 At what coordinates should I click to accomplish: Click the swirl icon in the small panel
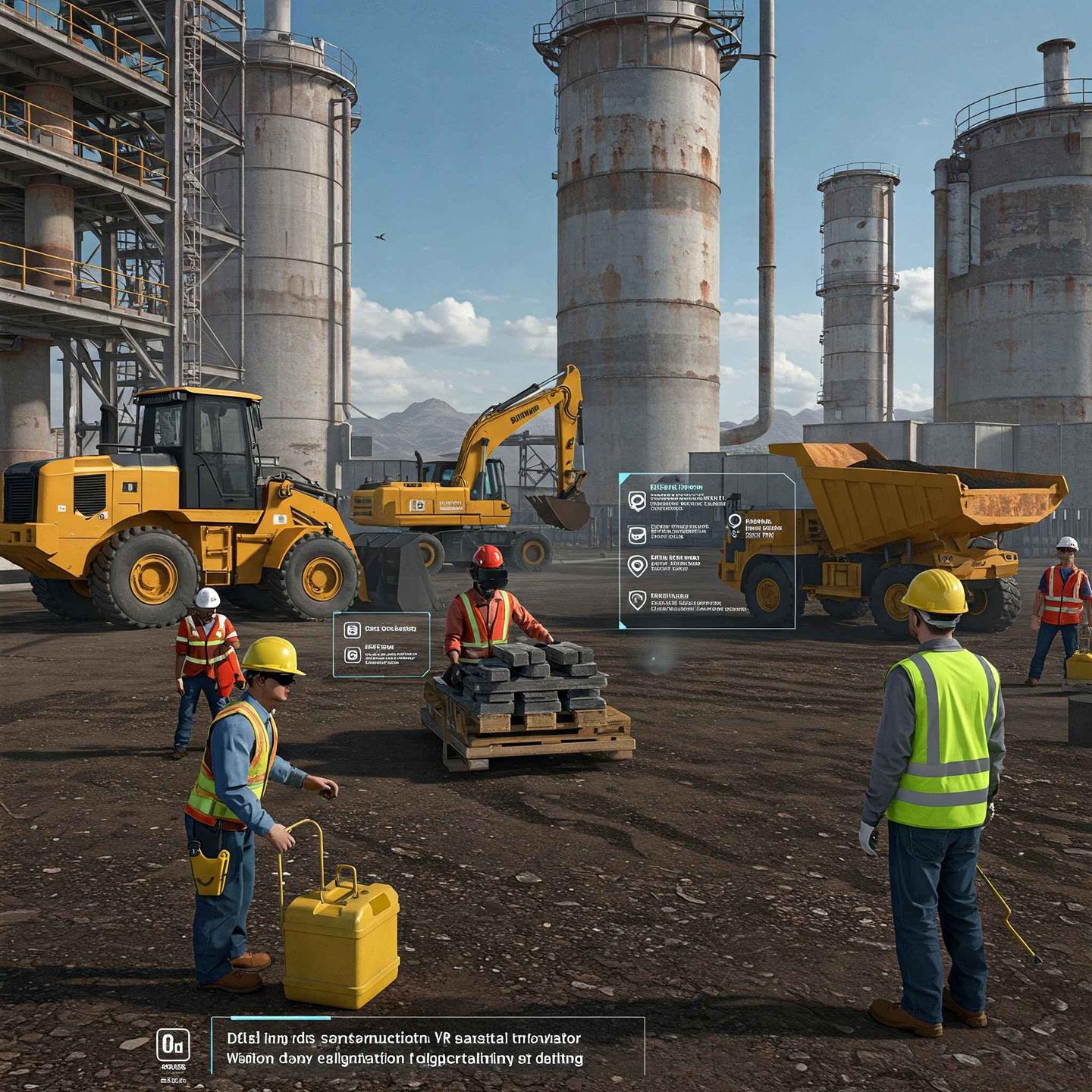[352, 654]
